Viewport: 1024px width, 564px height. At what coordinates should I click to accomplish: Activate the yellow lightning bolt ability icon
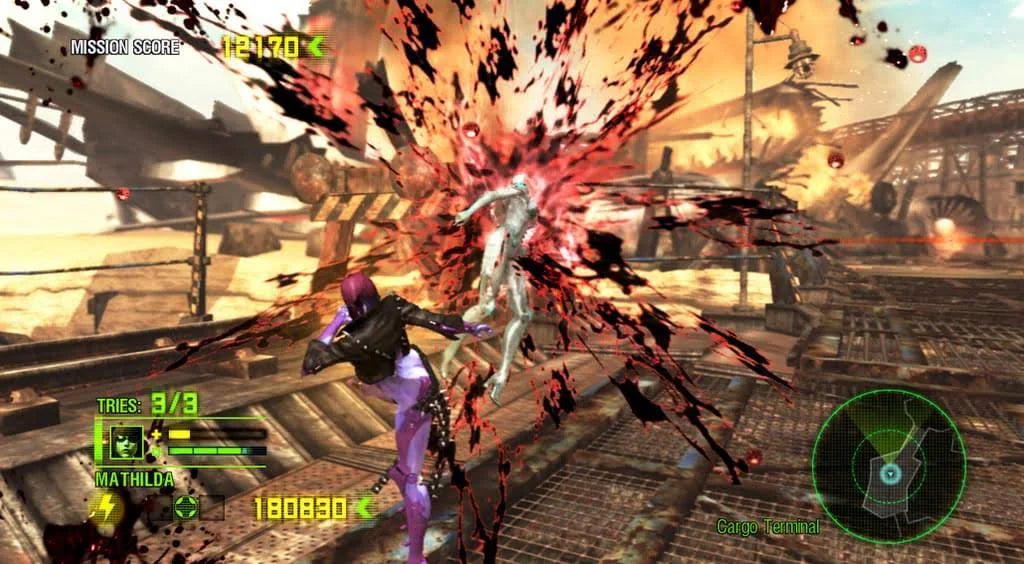click(x=105, y=509)
